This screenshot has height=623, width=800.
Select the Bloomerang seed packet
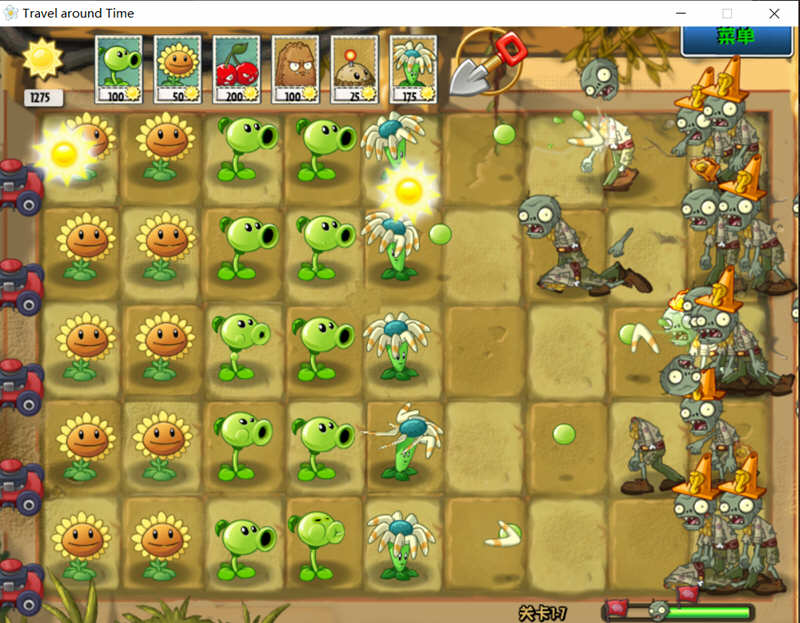pos(412,69)
